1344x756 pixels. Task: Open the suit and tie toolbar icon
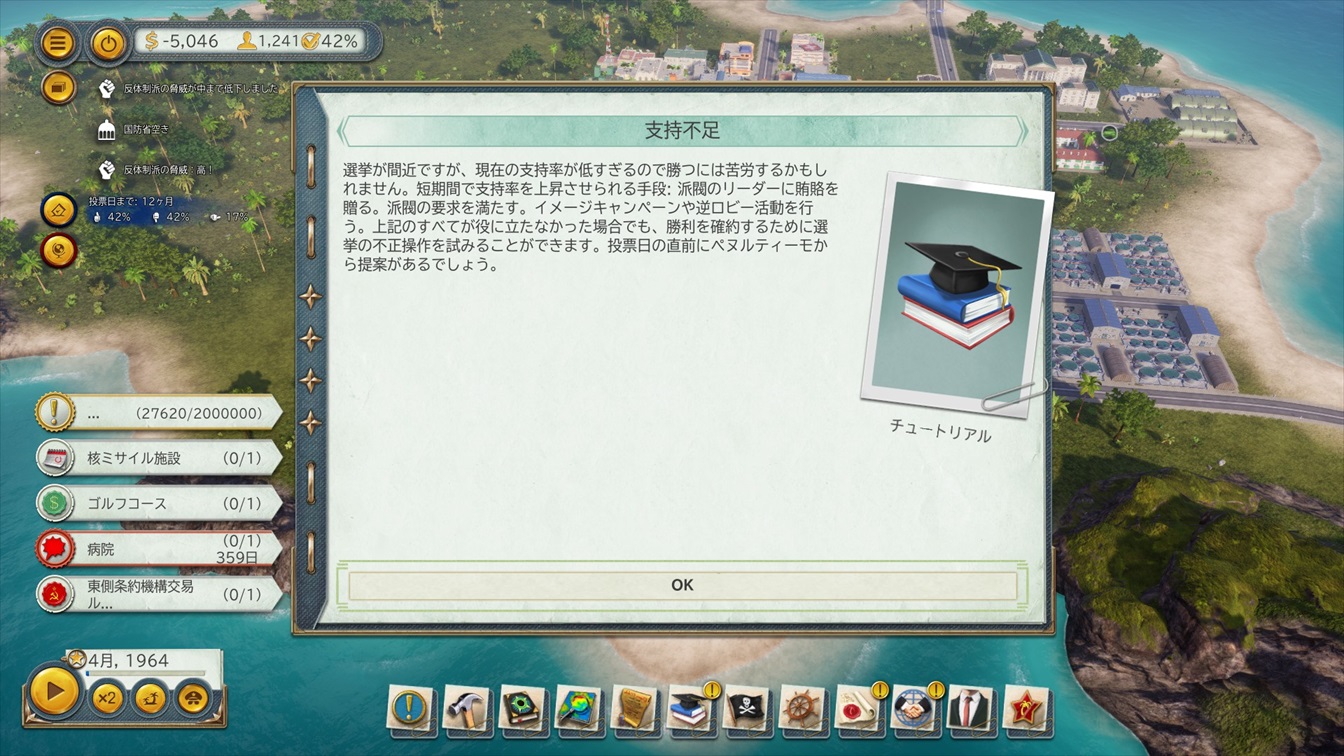coord(970,709)
